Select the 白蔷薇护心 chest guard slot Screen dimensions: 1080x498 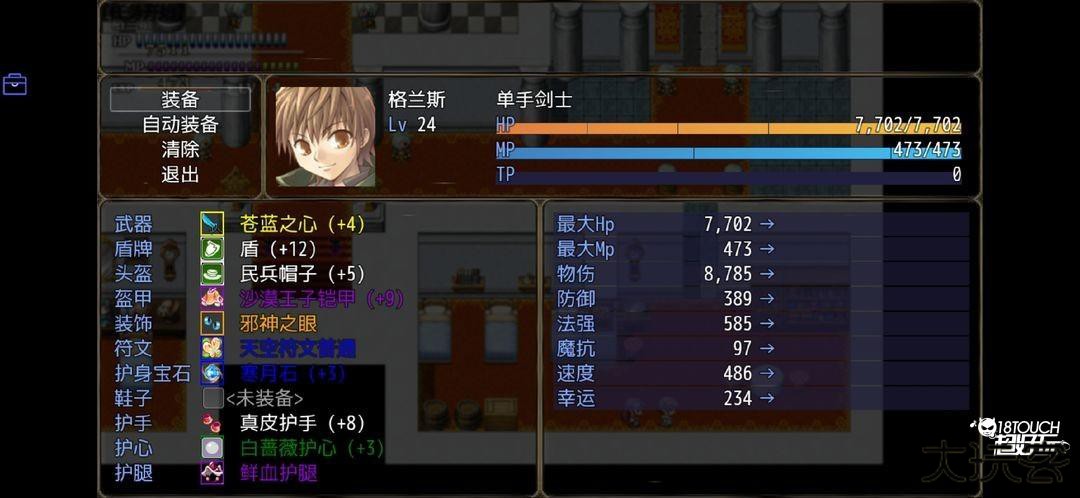tap(311, 448)
